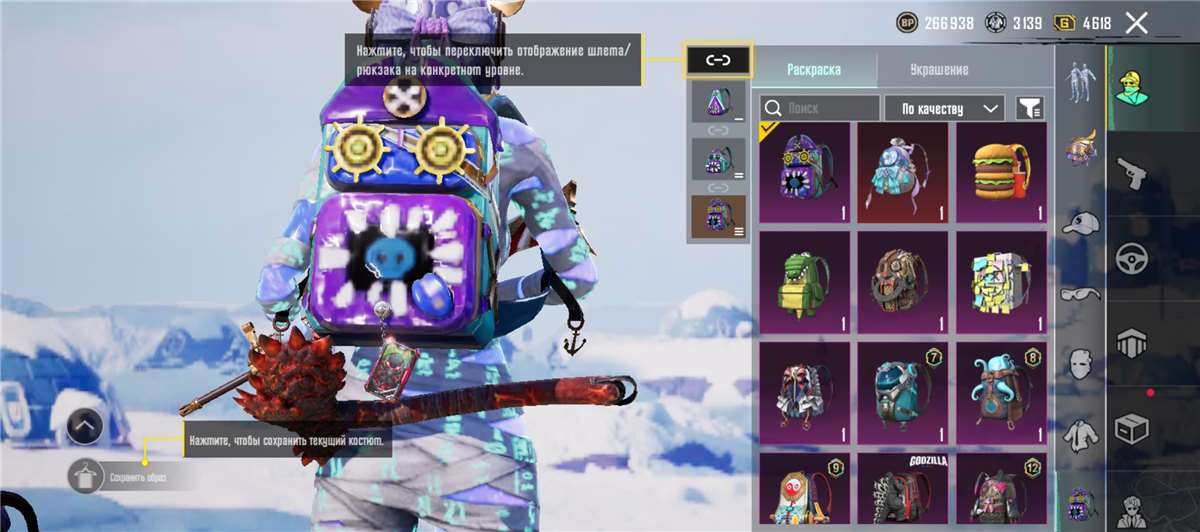Select the hamburger backpack skin
Viewport: 1200px width, 532px height.
pos(1001,173)
